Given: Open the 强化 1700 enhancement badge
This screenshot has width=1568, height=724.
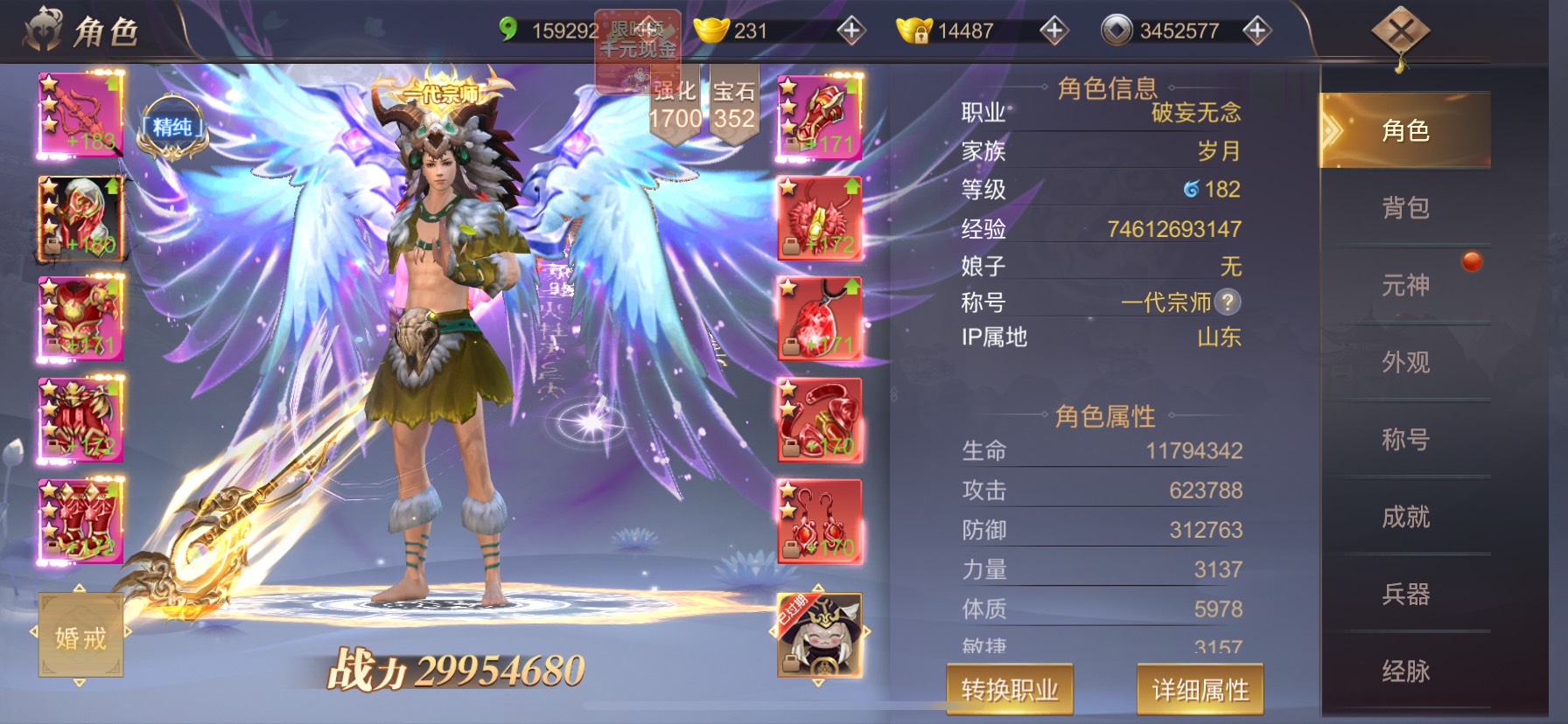Looking at the screenshot, I should 675,105.
